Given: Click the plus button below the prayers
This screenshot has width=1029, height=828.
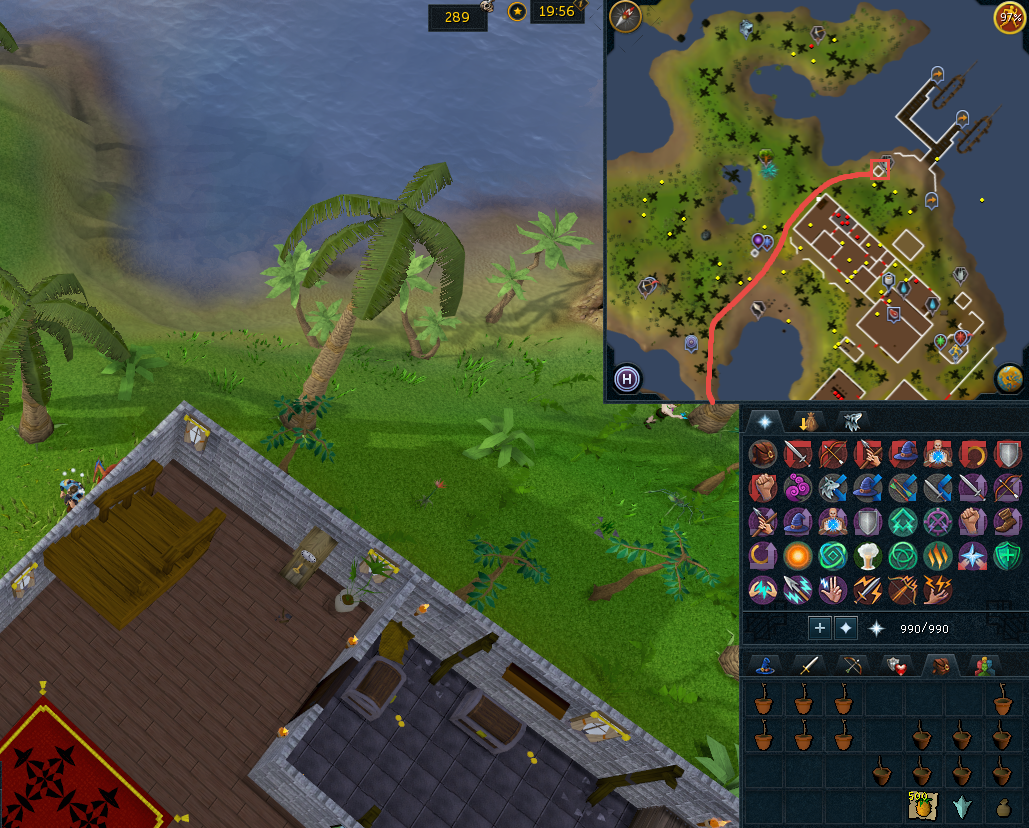Looking at the screenshot, I should click(x=820, y=628).
